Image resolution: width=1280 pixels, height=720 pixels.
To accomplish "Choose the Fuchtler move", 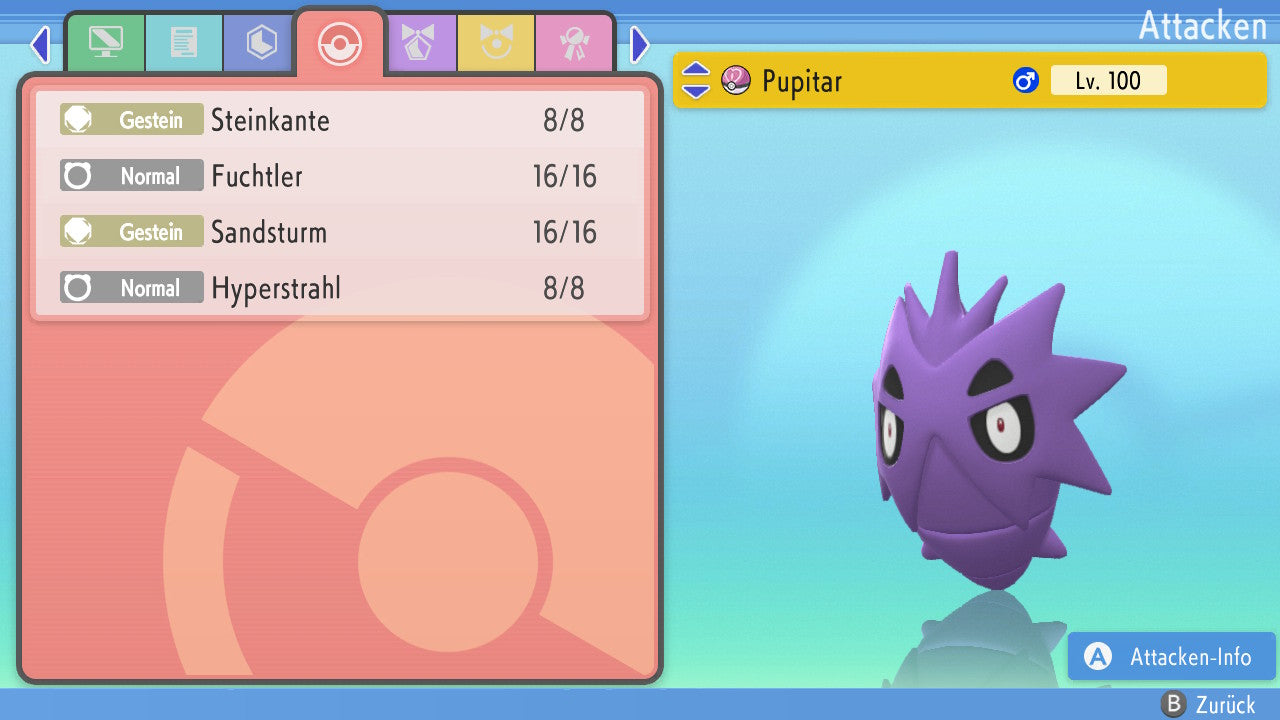I will pyautogui.click(x=340, y=177).
